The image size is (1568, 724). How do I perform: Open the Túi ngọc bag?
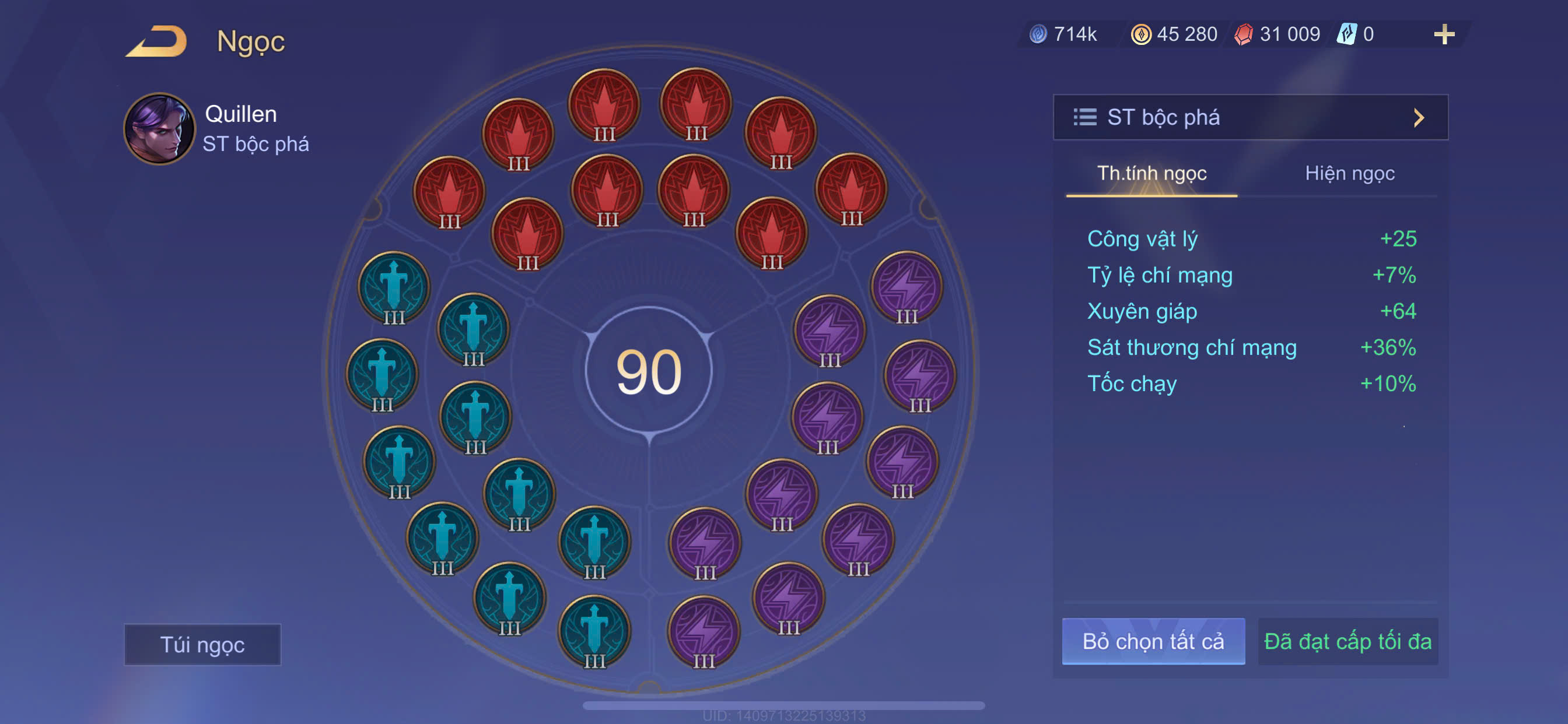click(x=202, y=644)
